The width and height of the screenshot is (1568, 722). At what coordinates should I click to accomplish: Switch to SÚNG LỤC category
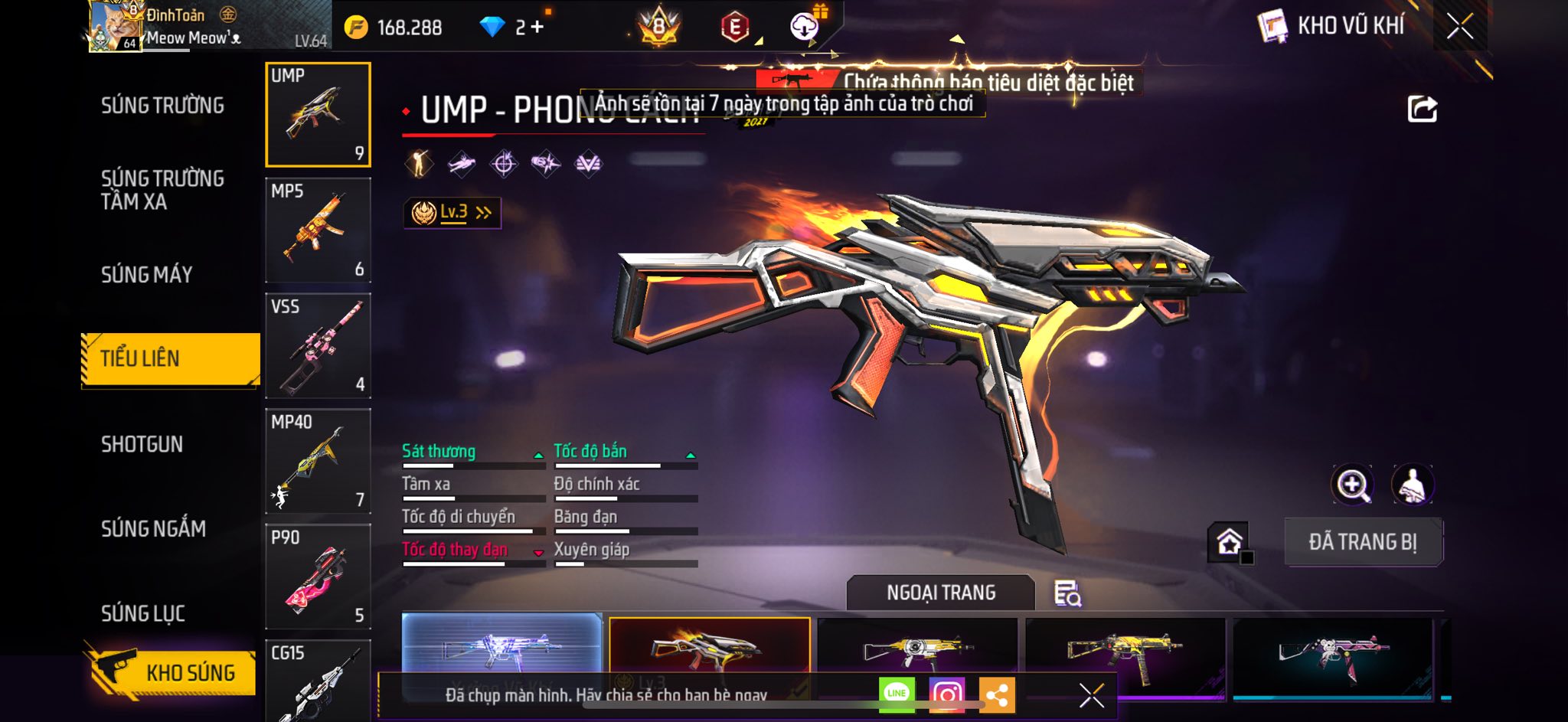pos(143,613)
